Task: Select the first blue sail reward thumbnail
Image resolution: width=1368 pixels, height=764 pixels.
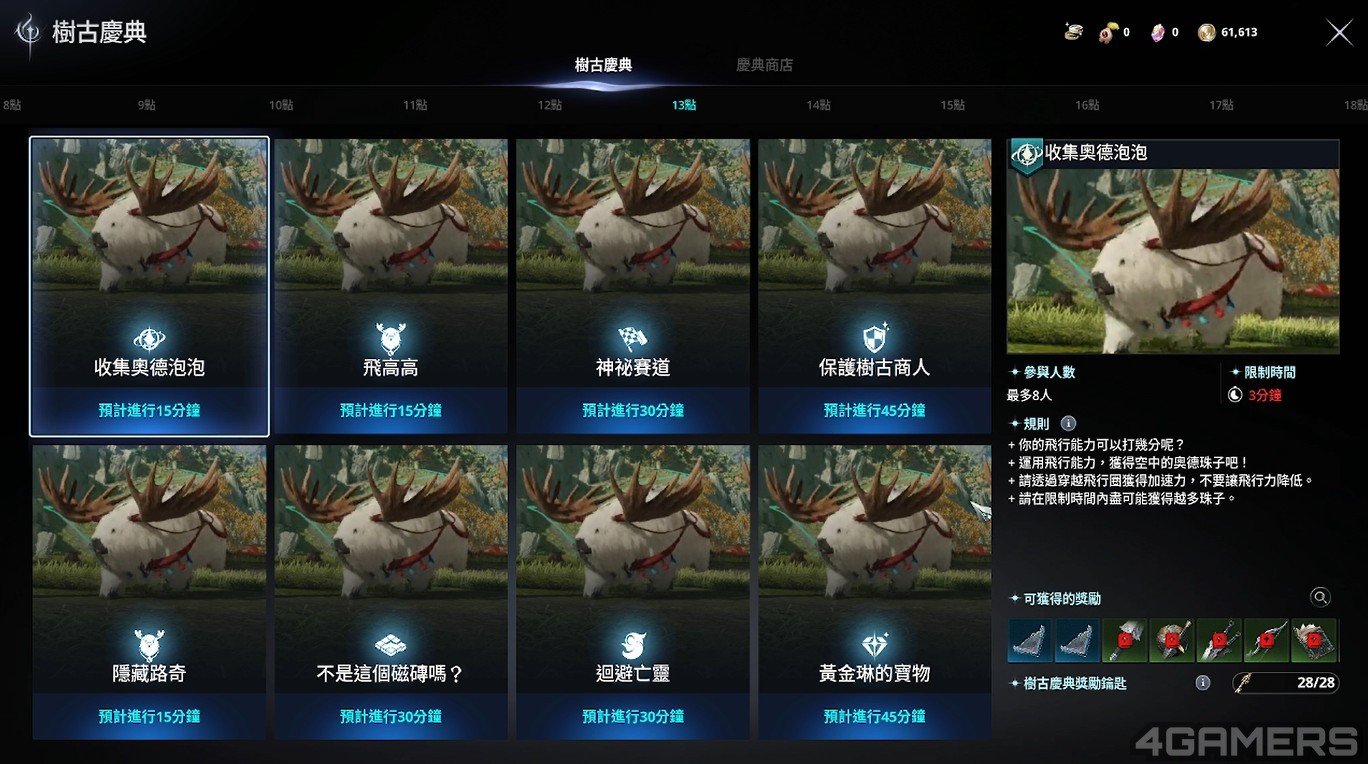Action: (x=1030, y=638)
